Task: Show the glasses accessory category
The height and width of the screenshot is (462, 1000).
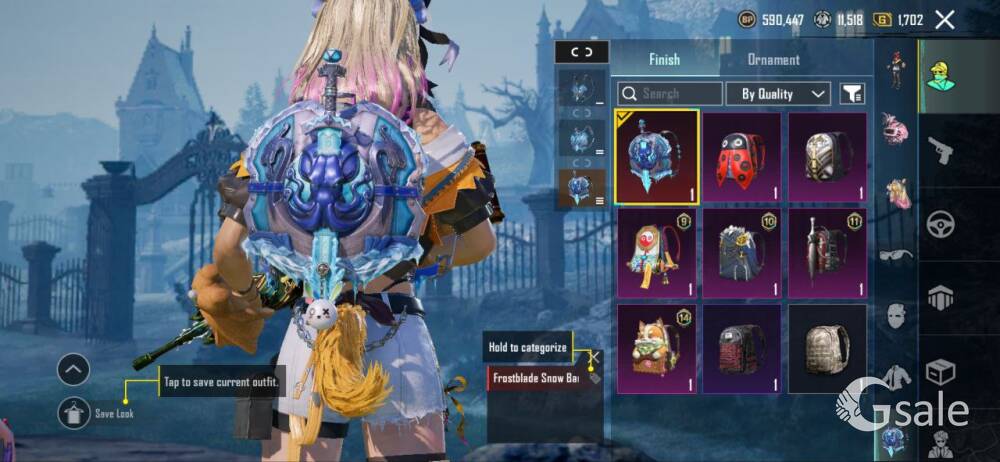Action: point(895,254)
